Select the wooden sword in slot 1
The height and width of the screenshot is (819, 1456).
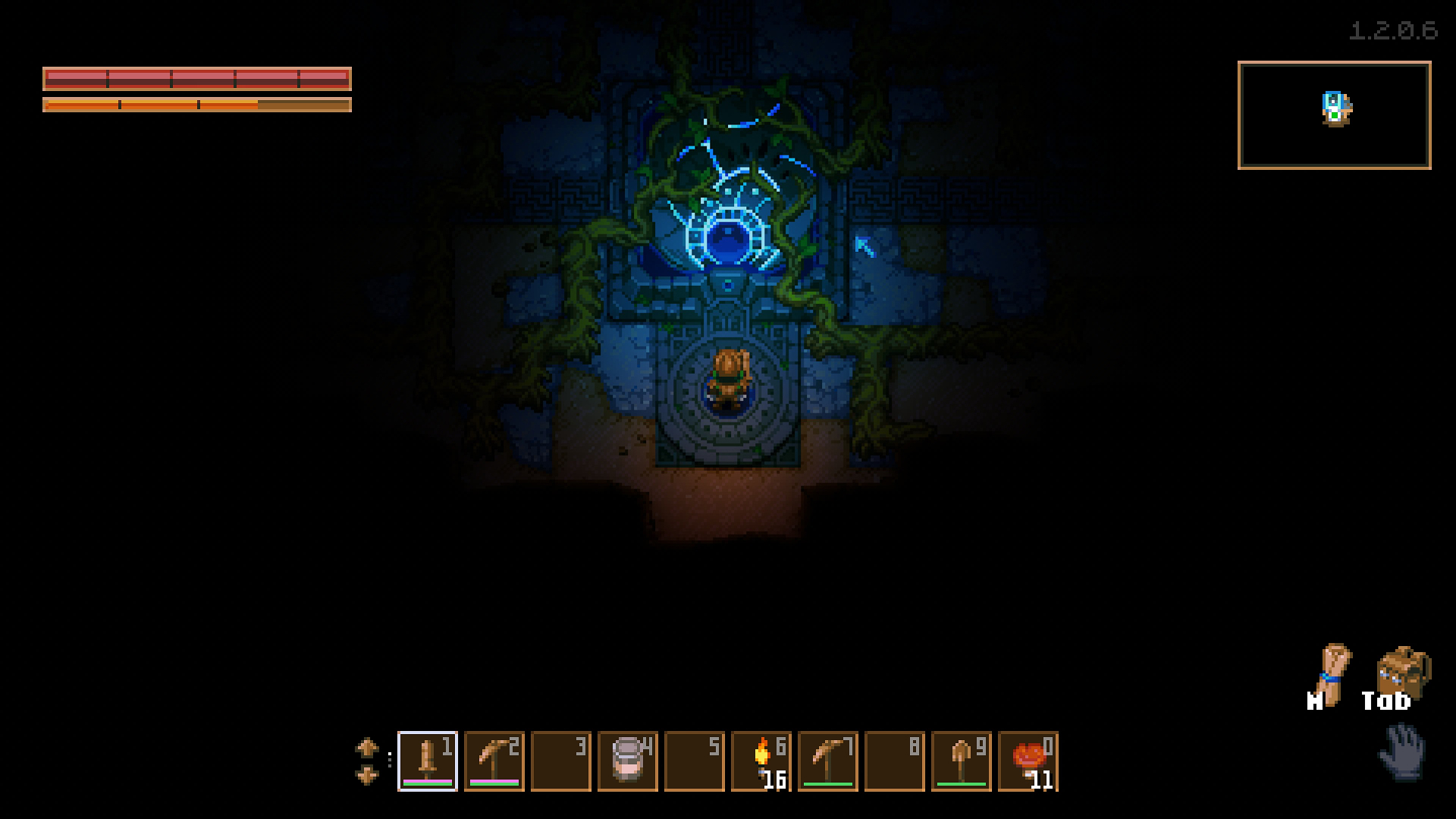coord(428,761)
